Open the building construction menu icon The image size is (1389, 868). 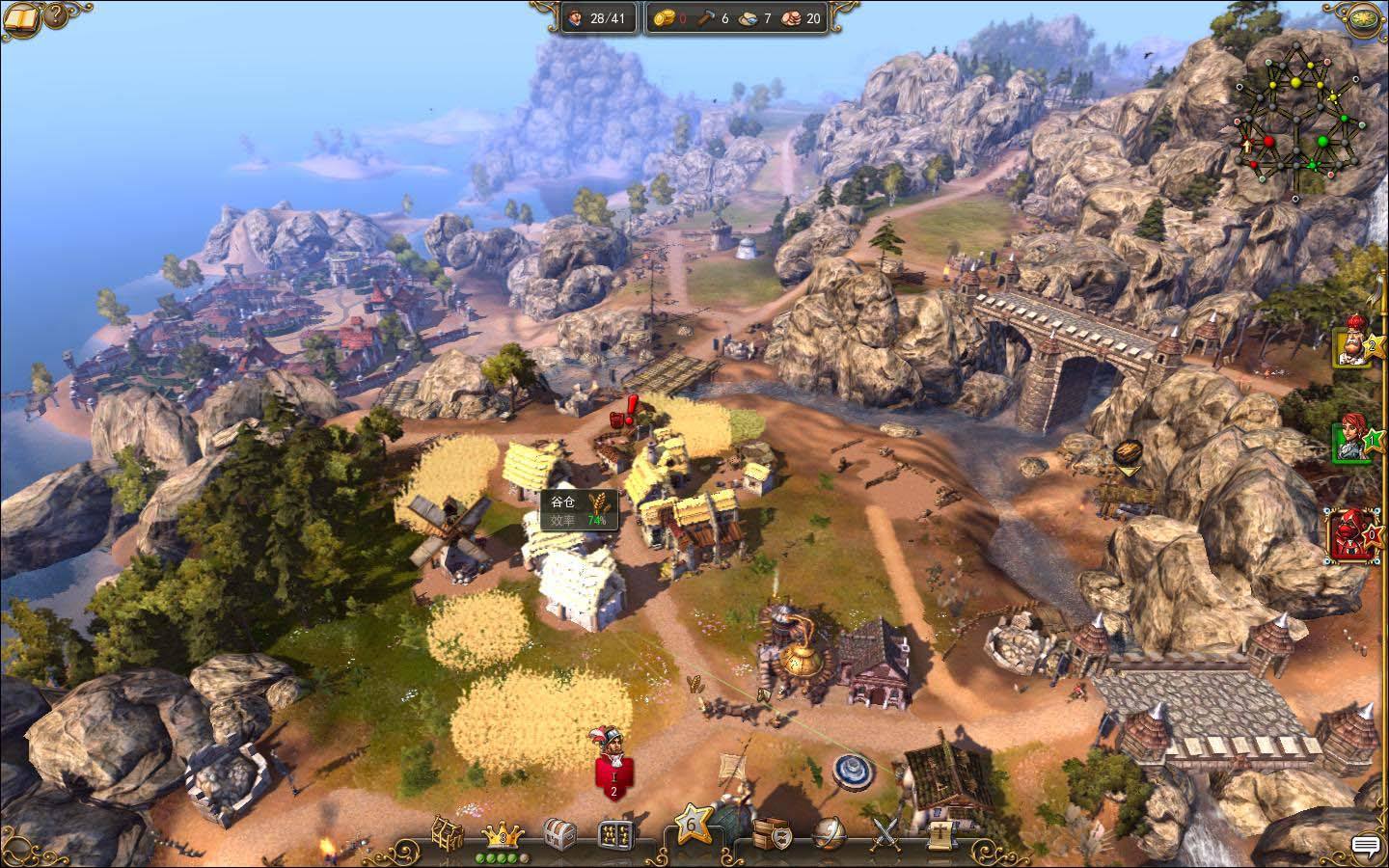coord(448,832)
